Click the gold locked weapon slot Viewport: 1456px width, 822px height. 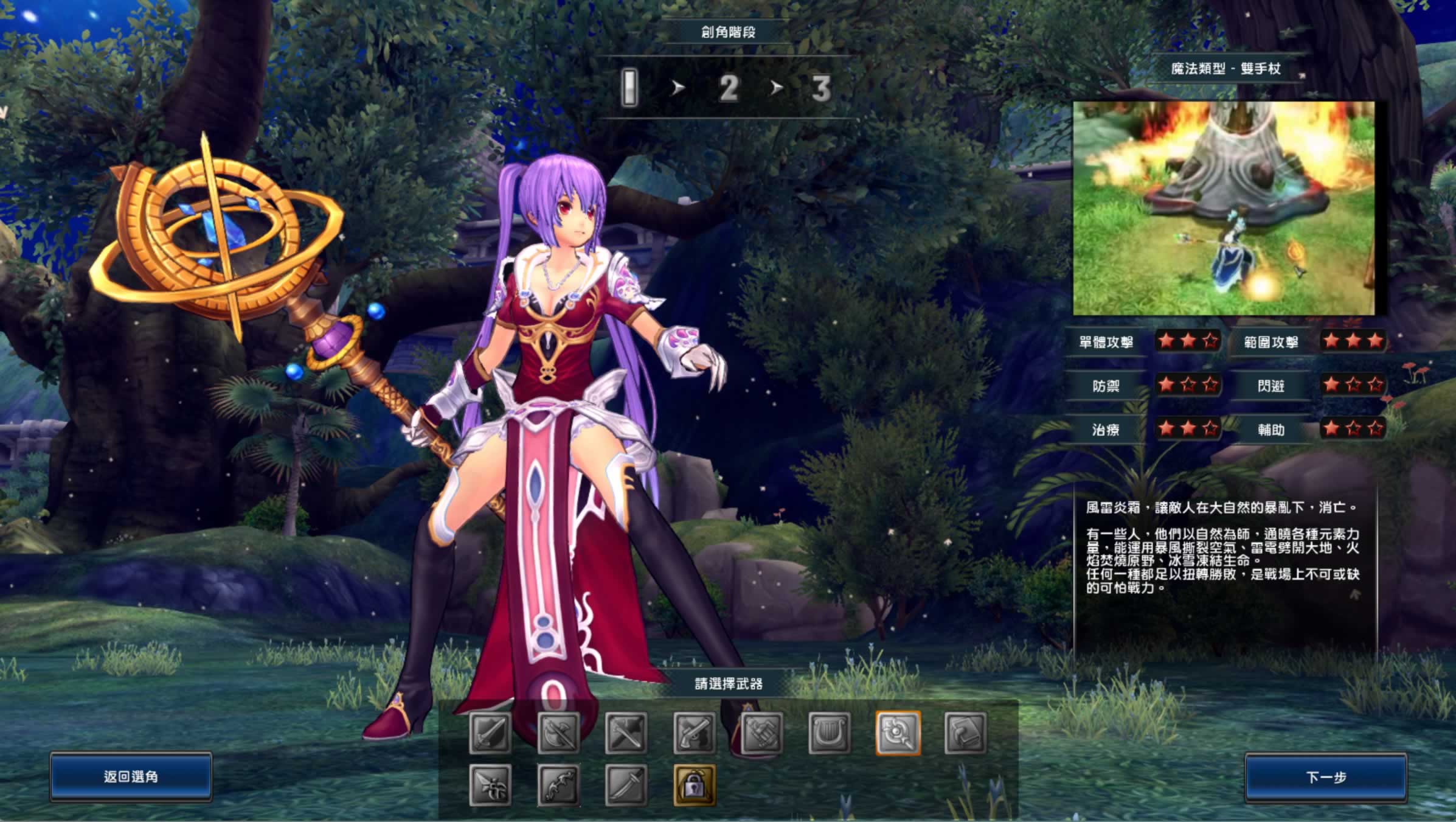[x=695, y=785]
